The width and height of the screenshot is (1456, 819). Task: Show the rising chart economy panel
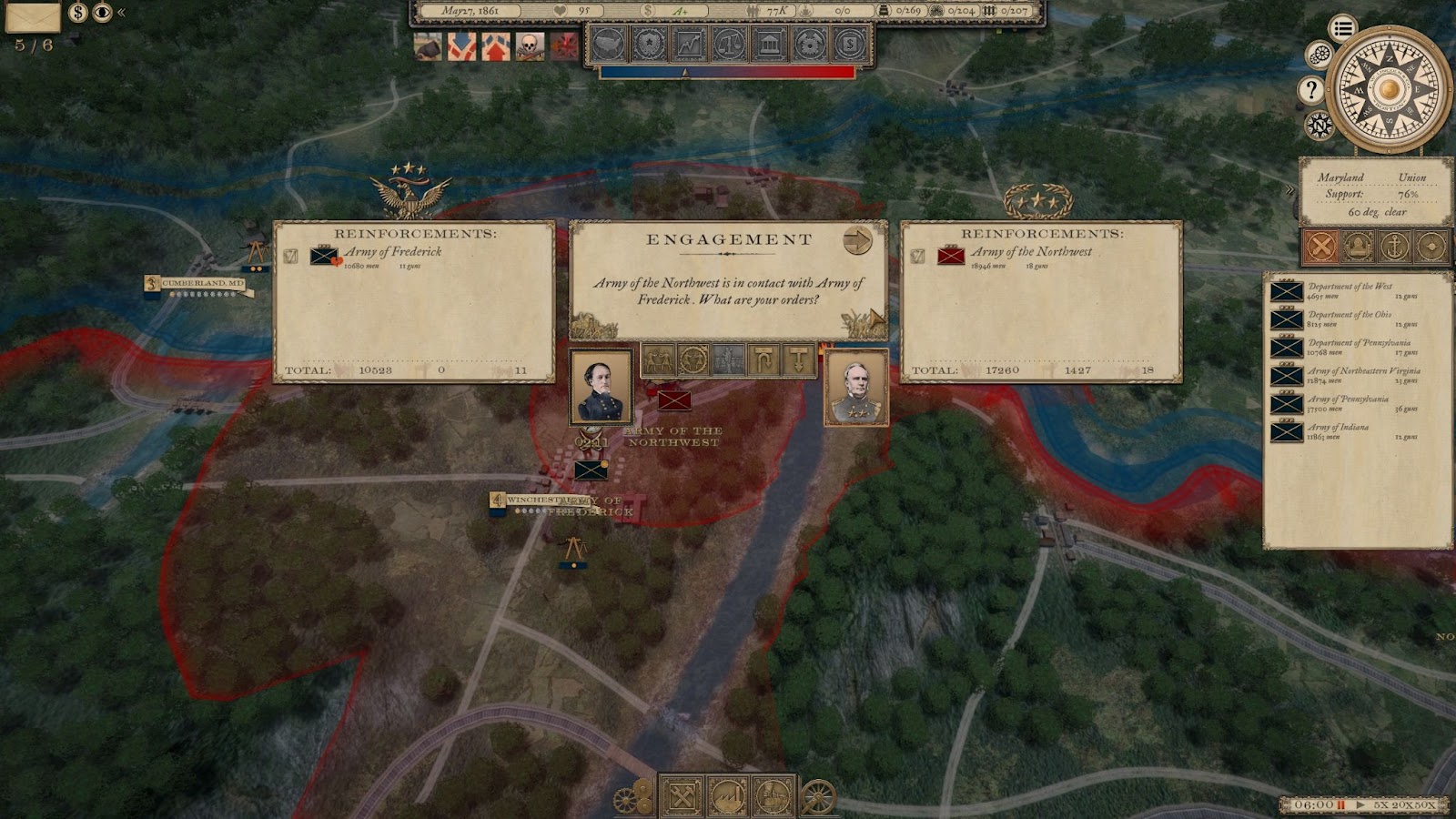click(x=689, y=44)
